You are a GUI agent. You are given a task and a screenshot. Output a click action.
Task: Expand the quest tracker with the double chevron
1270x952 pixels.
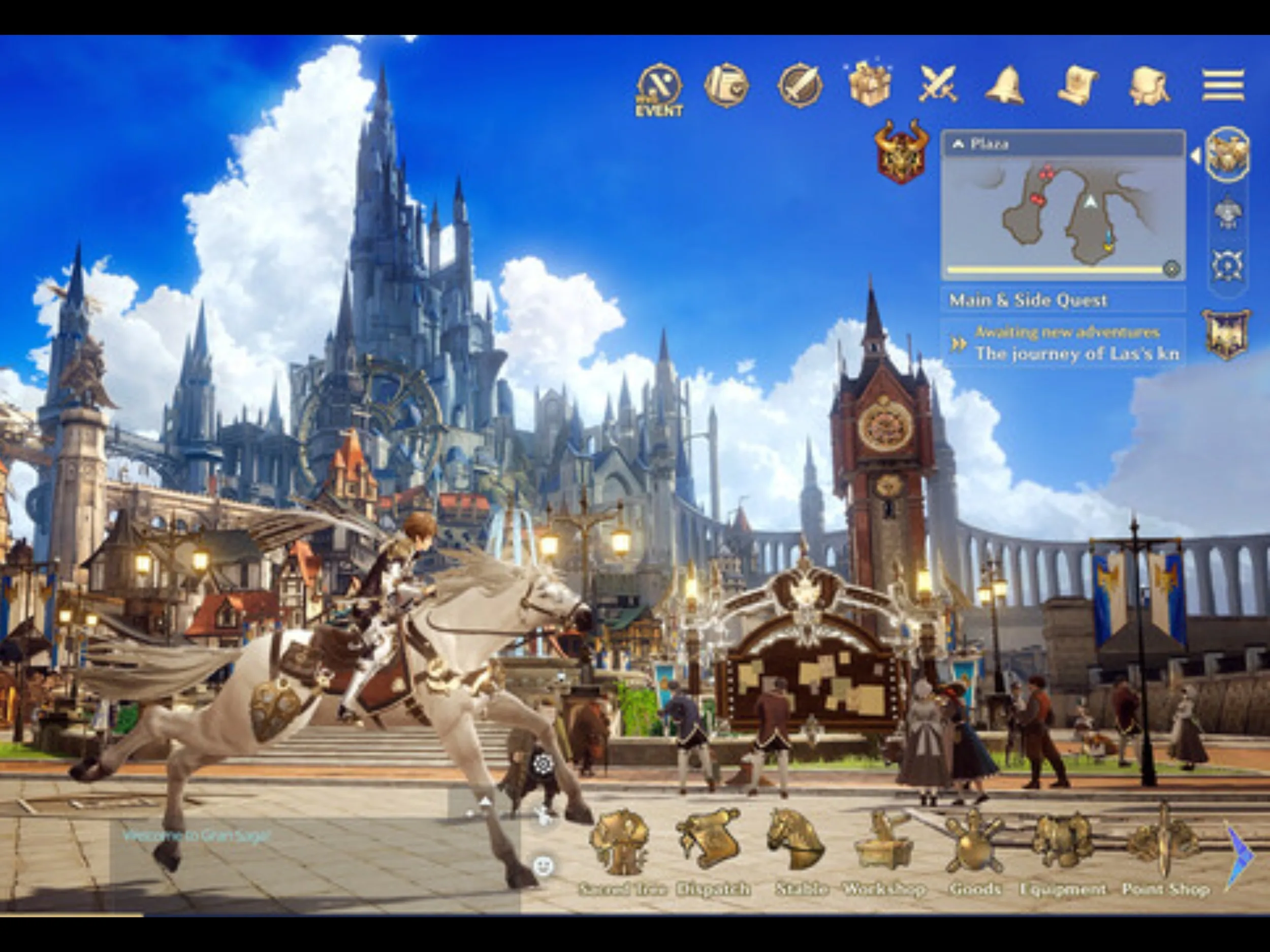960,344
